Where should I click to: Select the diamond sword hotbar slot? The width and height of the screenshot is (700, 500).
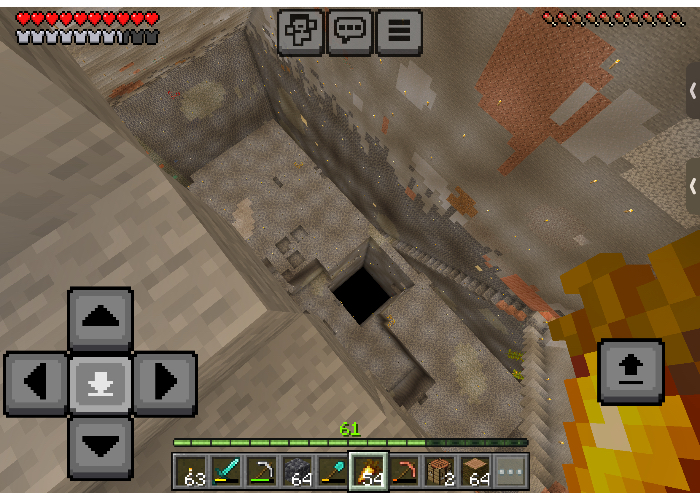tap(226, 471)
